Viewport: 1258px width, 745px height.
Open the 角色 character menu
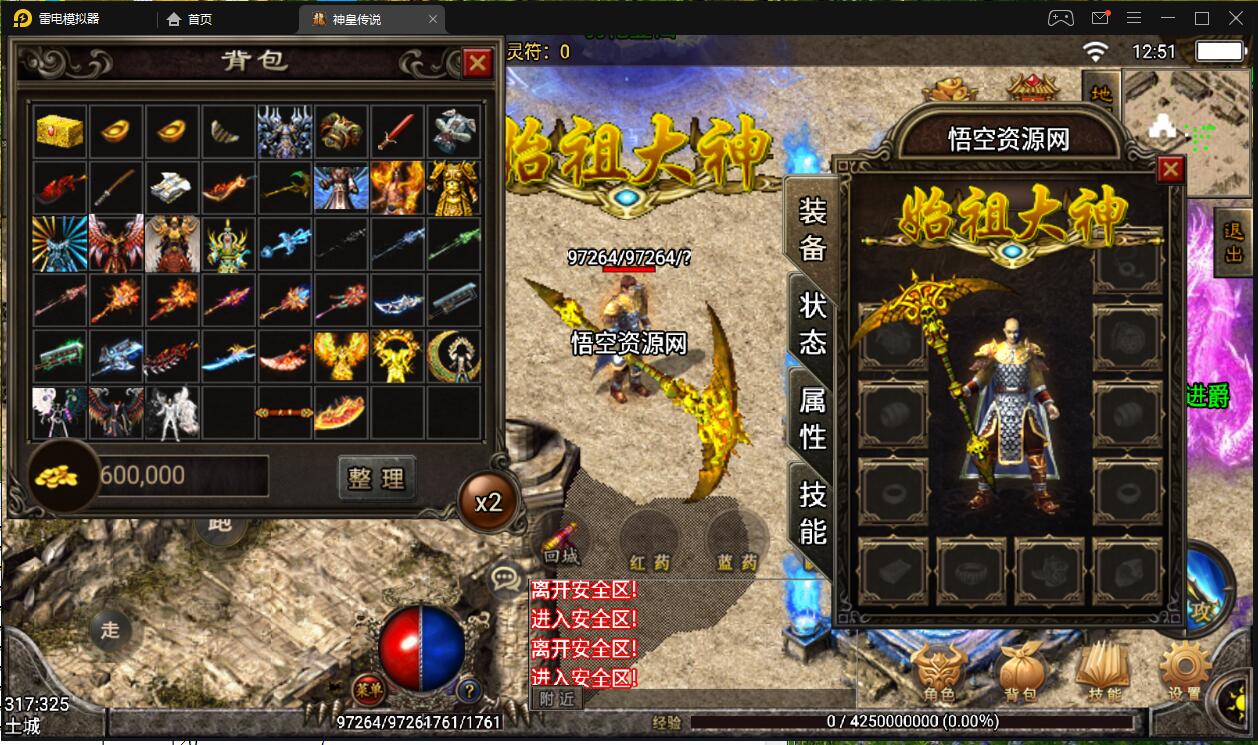pyautogui.click(x=939, y=670)
